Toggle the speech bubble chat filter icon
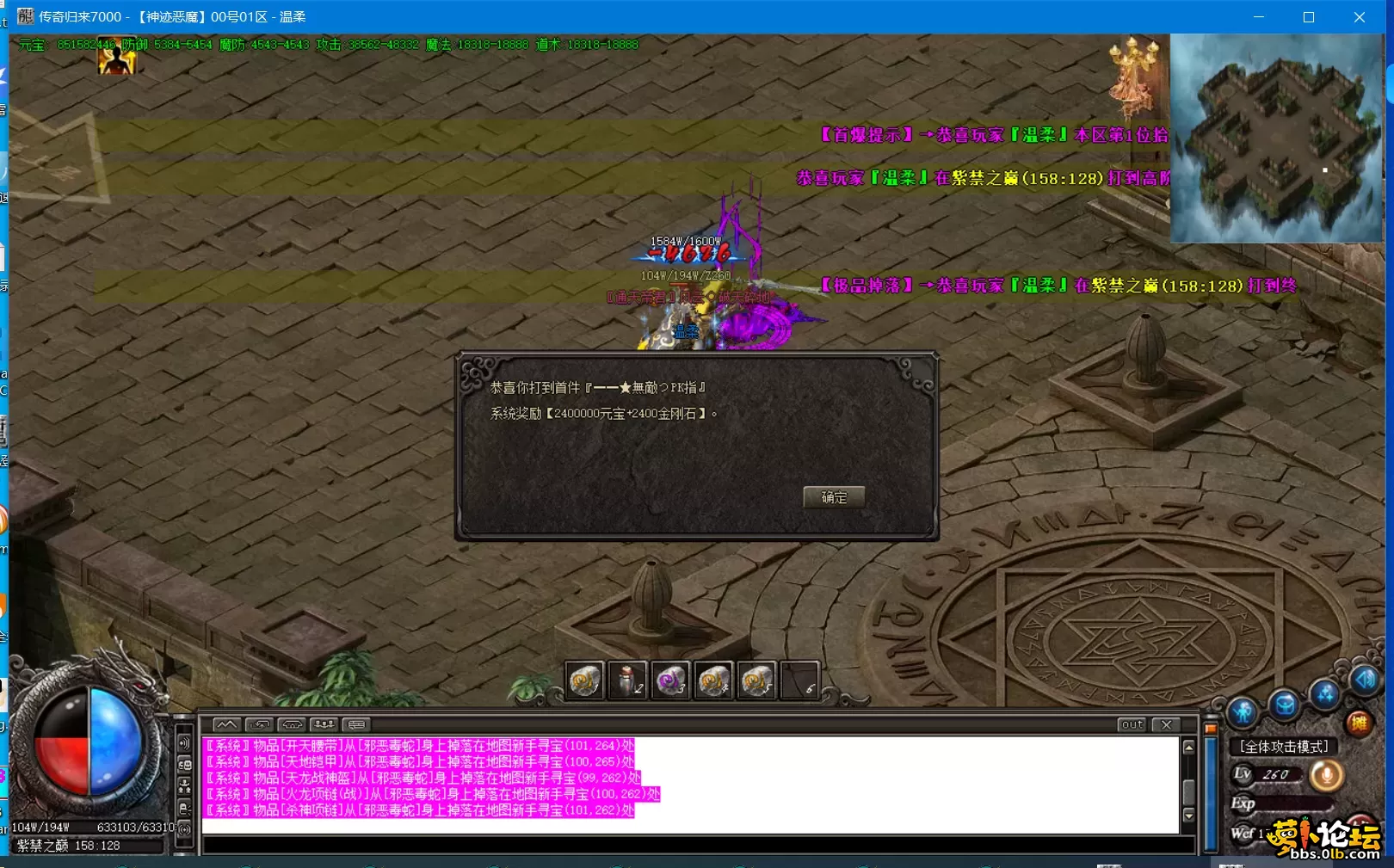This screenshot has width=1394, height=868. click(357, 724)
